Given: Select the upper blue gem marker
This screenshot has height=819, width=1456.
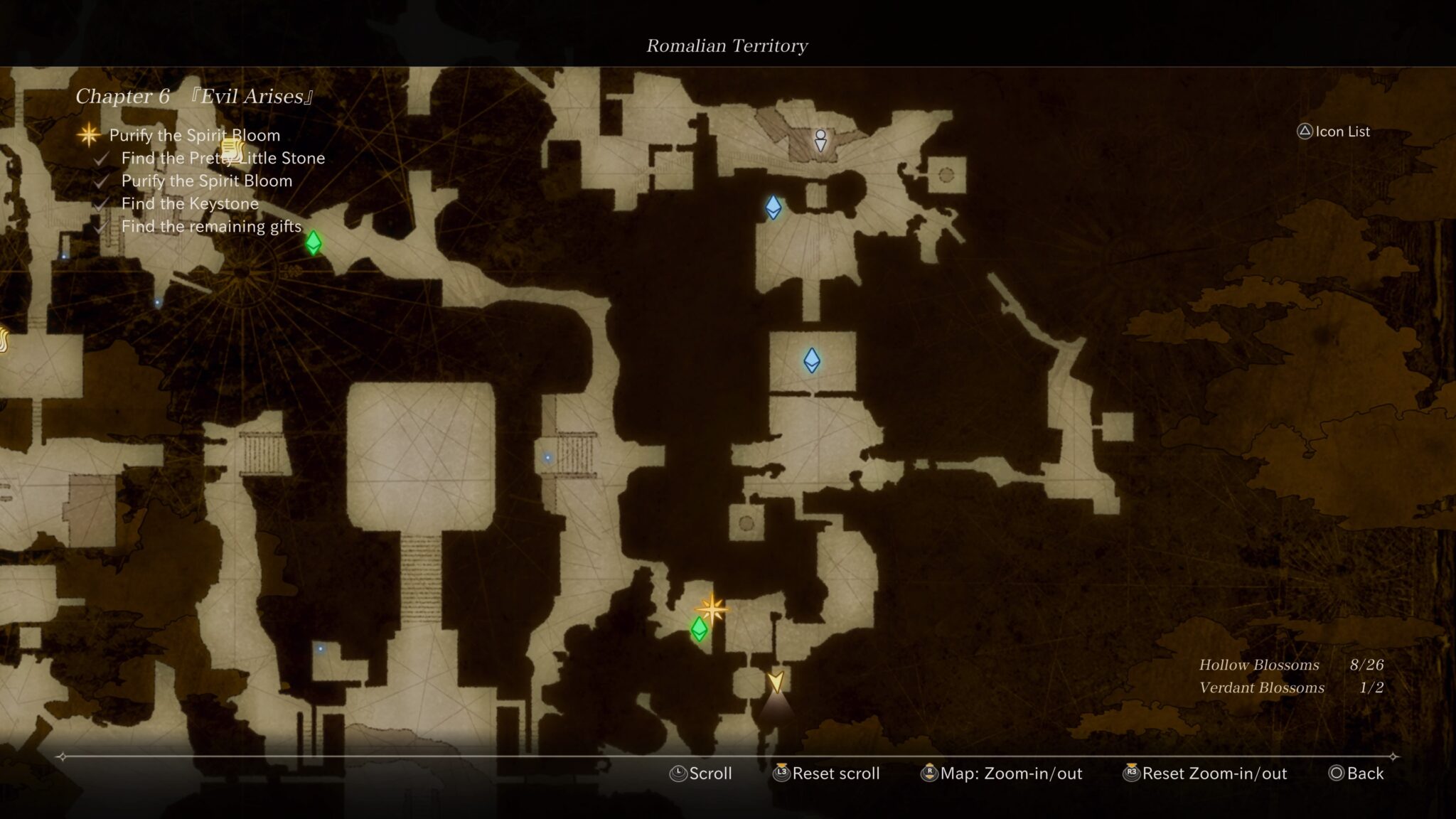Looking at the screenshot, I should [x=773, y=207].
